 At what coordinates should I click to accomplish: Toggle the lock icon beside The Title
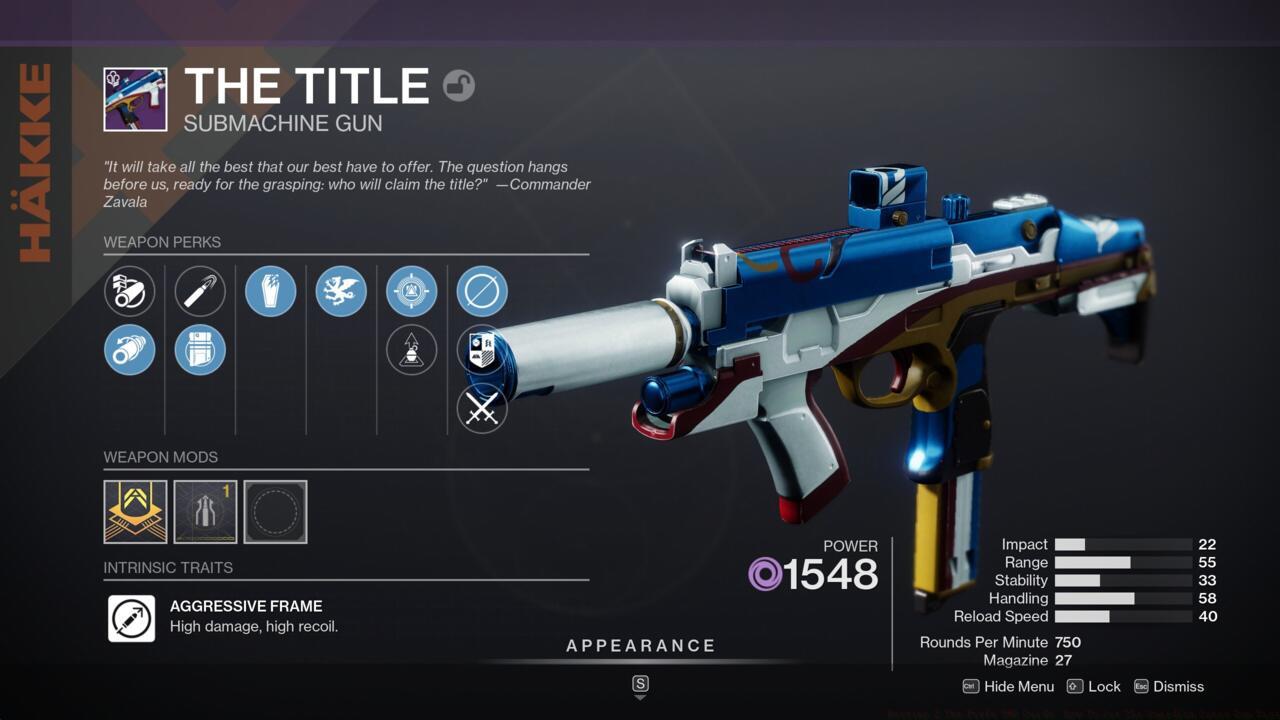click(x=459, y=86)
